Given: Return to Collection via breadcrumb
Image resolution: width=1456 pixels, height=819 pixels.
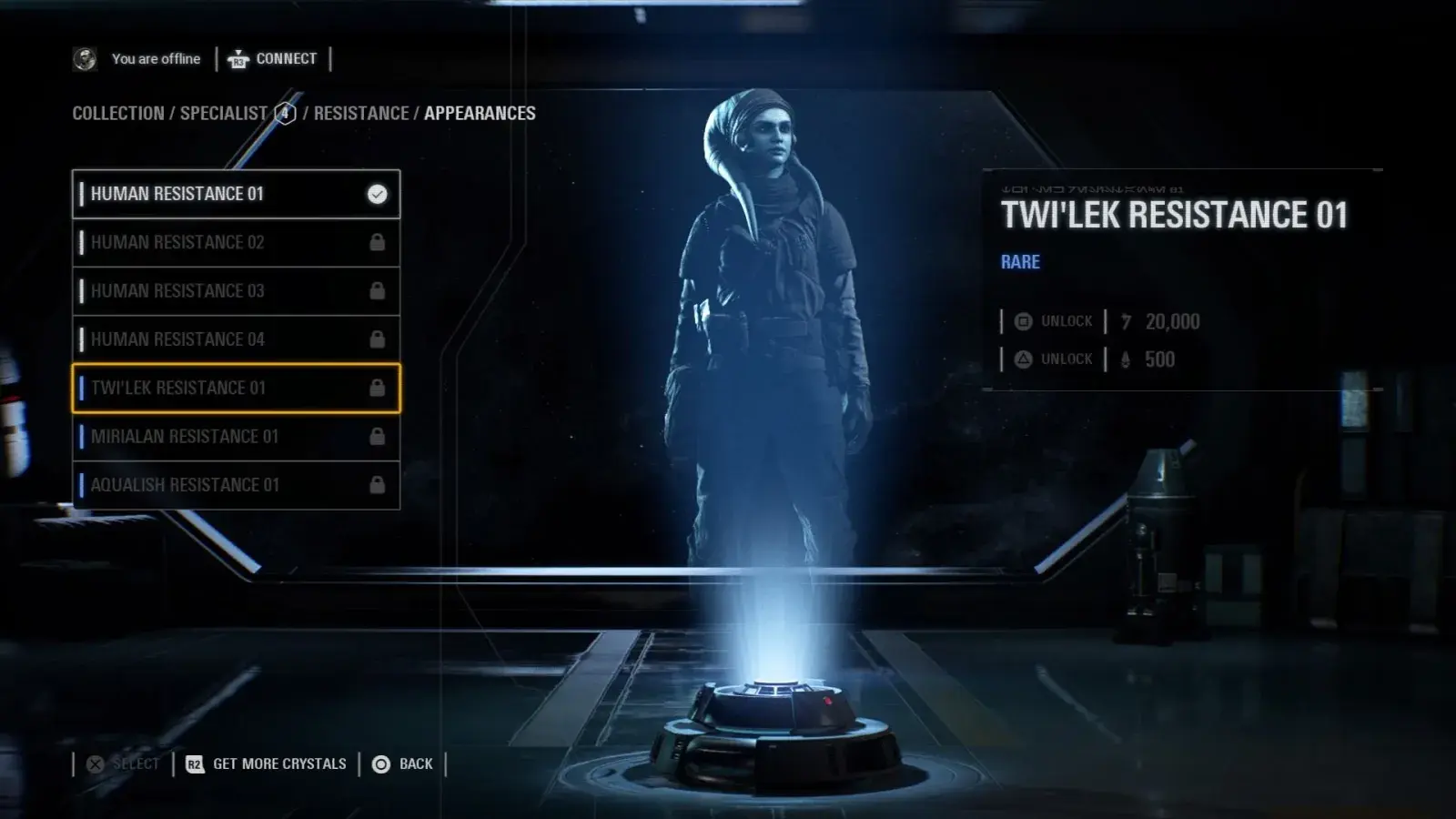Looking at the screenshot, I should click(118, 114).
